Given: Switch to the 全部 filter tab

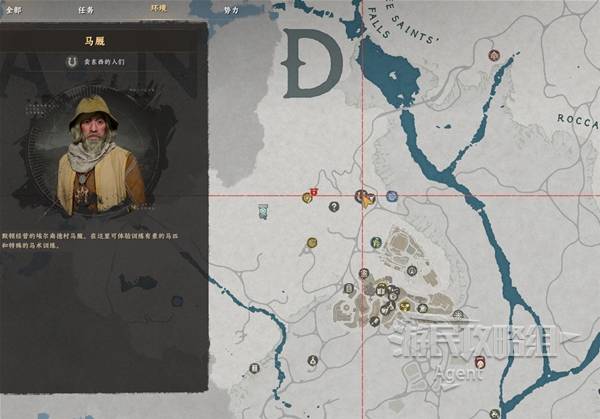Looking at the screenshot, I should click(x=13, y=7).
